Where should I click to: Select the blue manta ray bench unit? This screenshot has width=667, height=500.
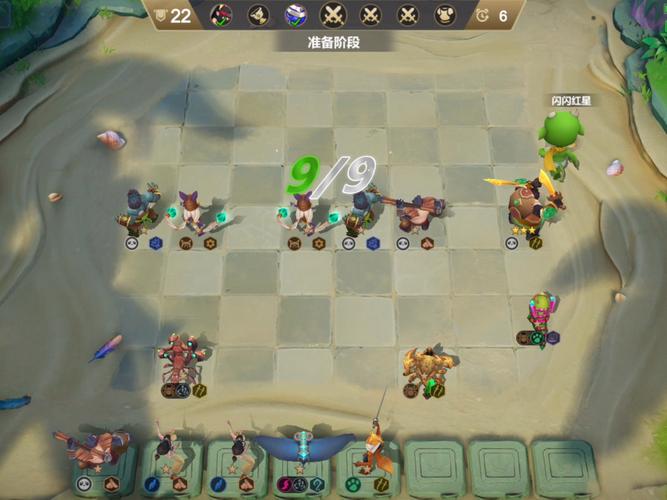pos(303,446)
